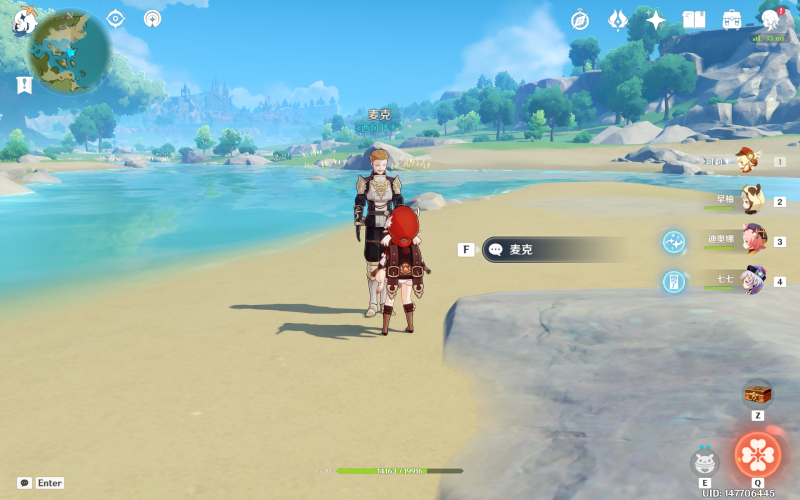800x500 pixels.
Task: Open the chat box speech bubble
Action: (x=24, y=483)
